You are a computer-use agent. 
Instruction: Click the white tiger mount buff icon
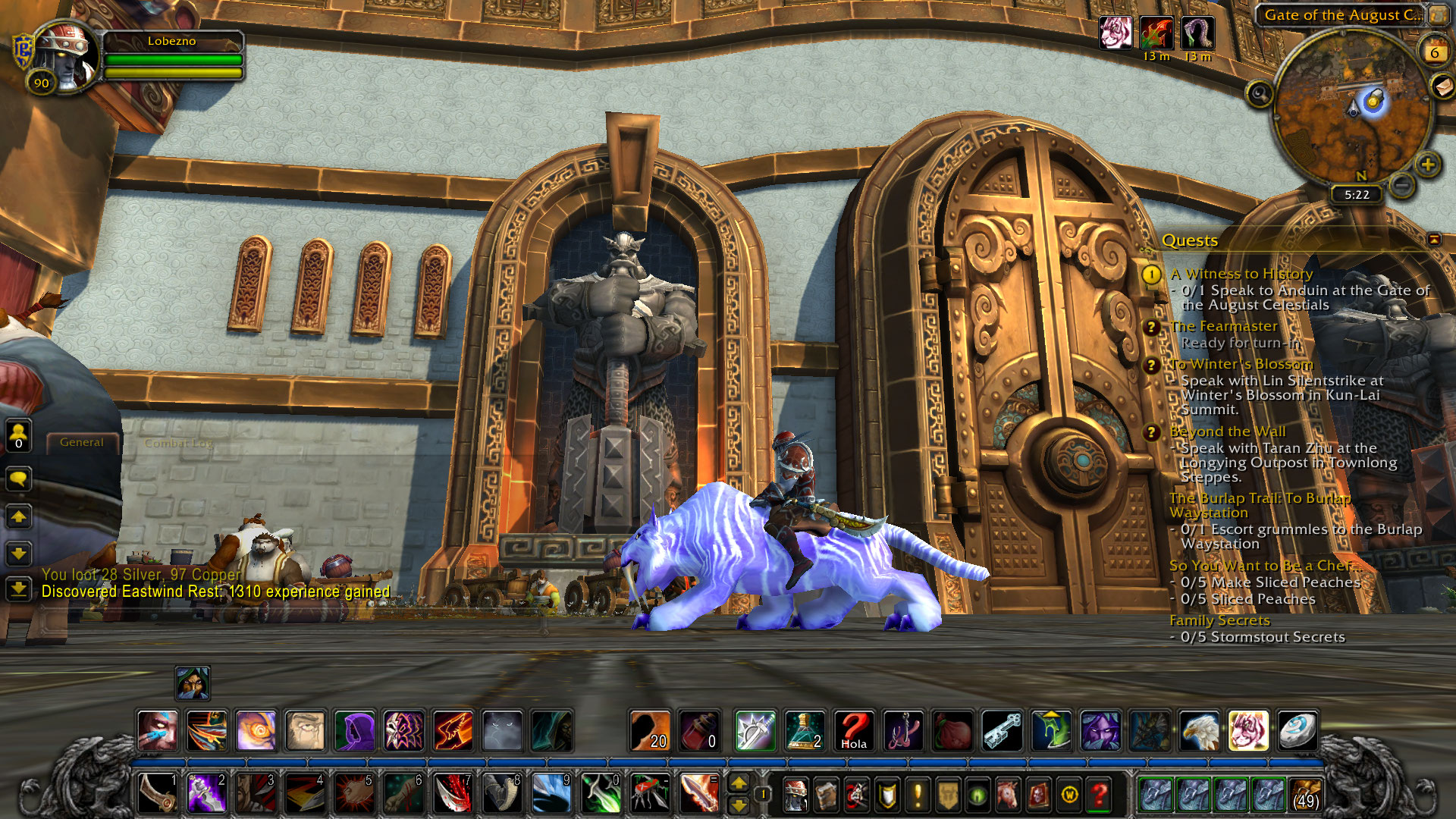[1116, 33]
